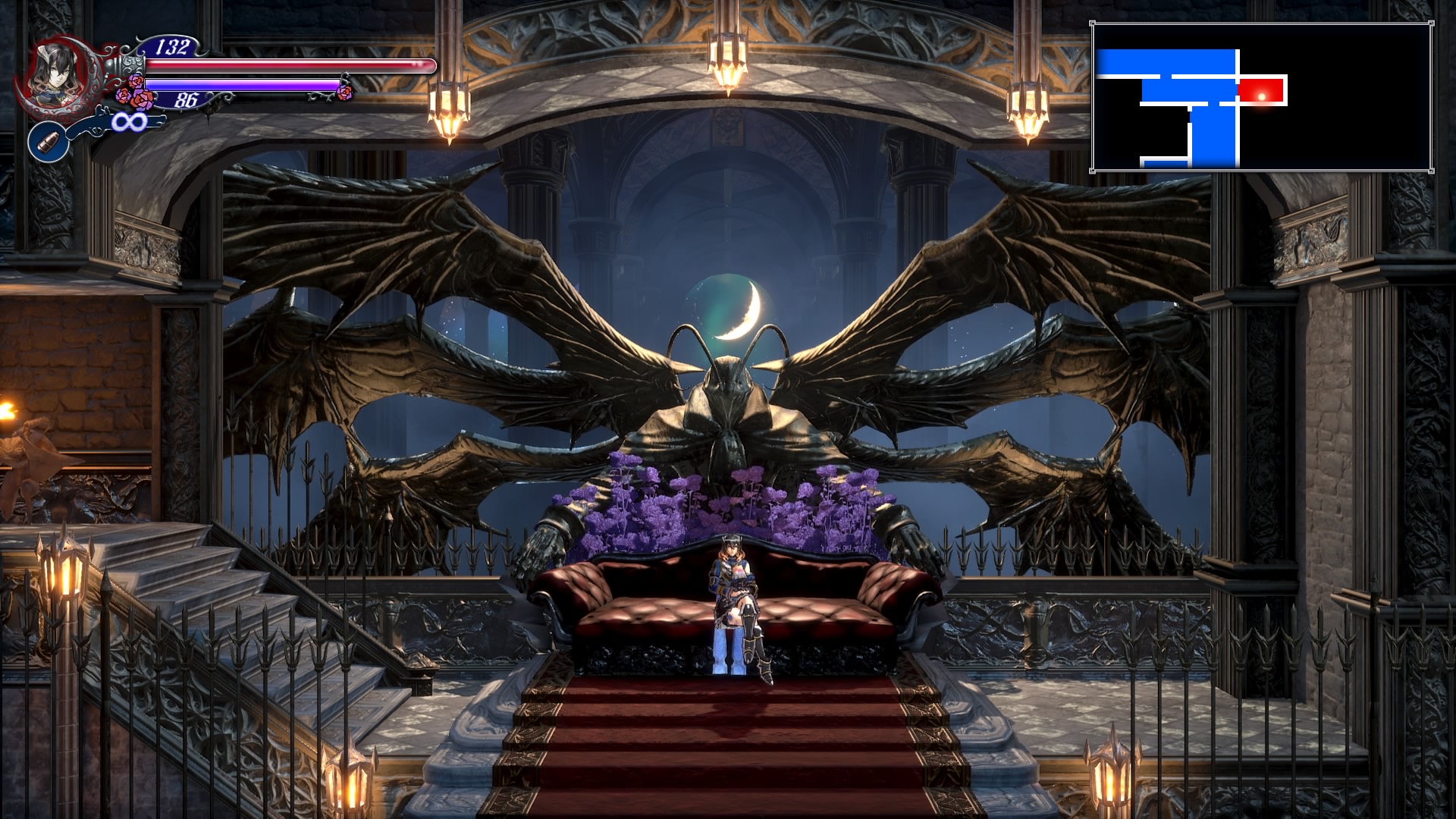Click the castle minimap
Image resolution: width=1456 pixels, height=819 pixels.
pyautogui.click(x=1261, y=96)
